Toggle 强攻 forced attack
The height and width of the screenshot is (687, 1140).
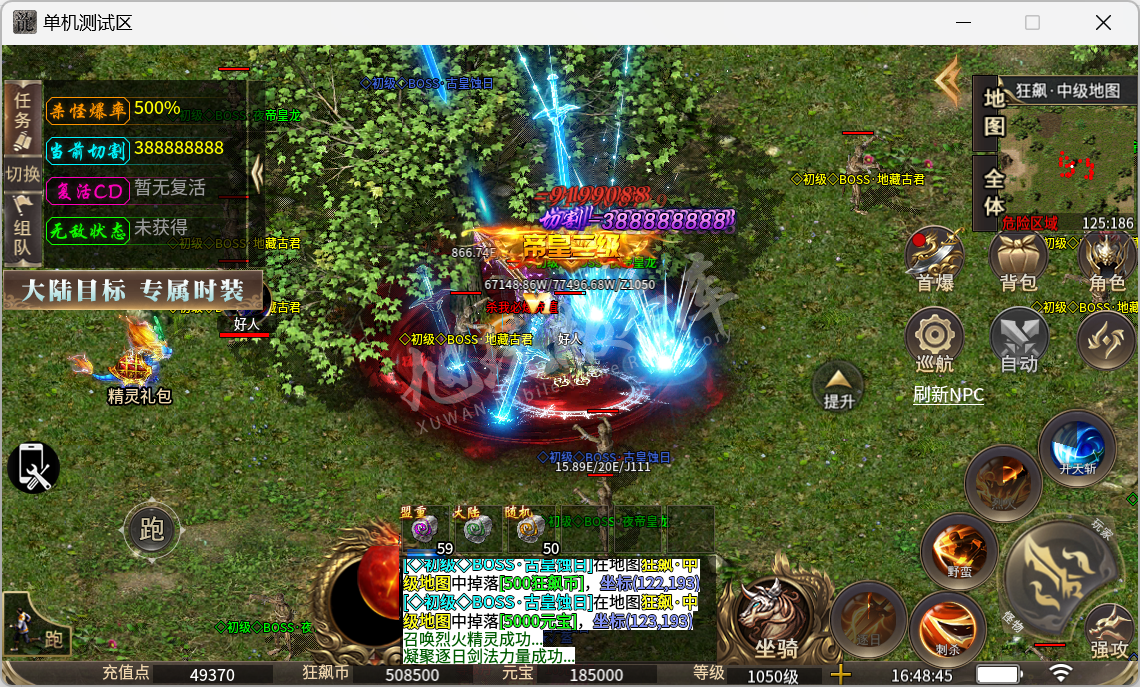point(1108,631)
